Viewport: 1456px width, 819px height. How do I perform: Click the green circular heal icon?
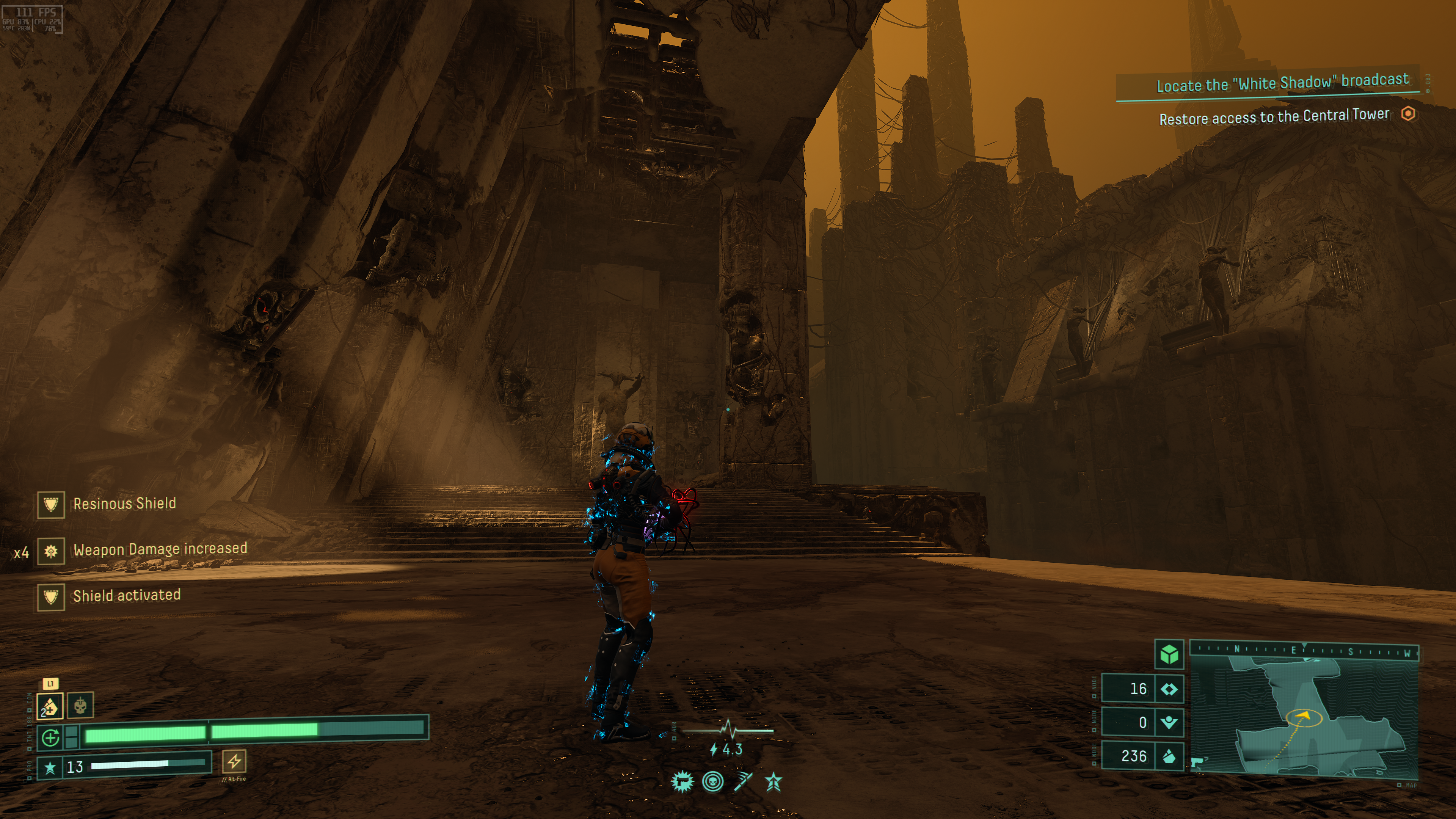click(50, 737)
